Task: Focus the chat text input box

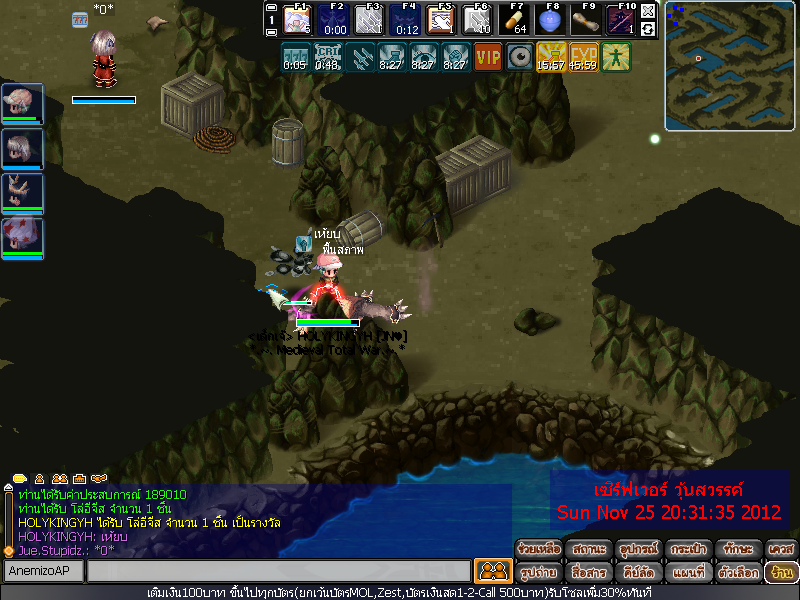Action: tap(278, 572)
